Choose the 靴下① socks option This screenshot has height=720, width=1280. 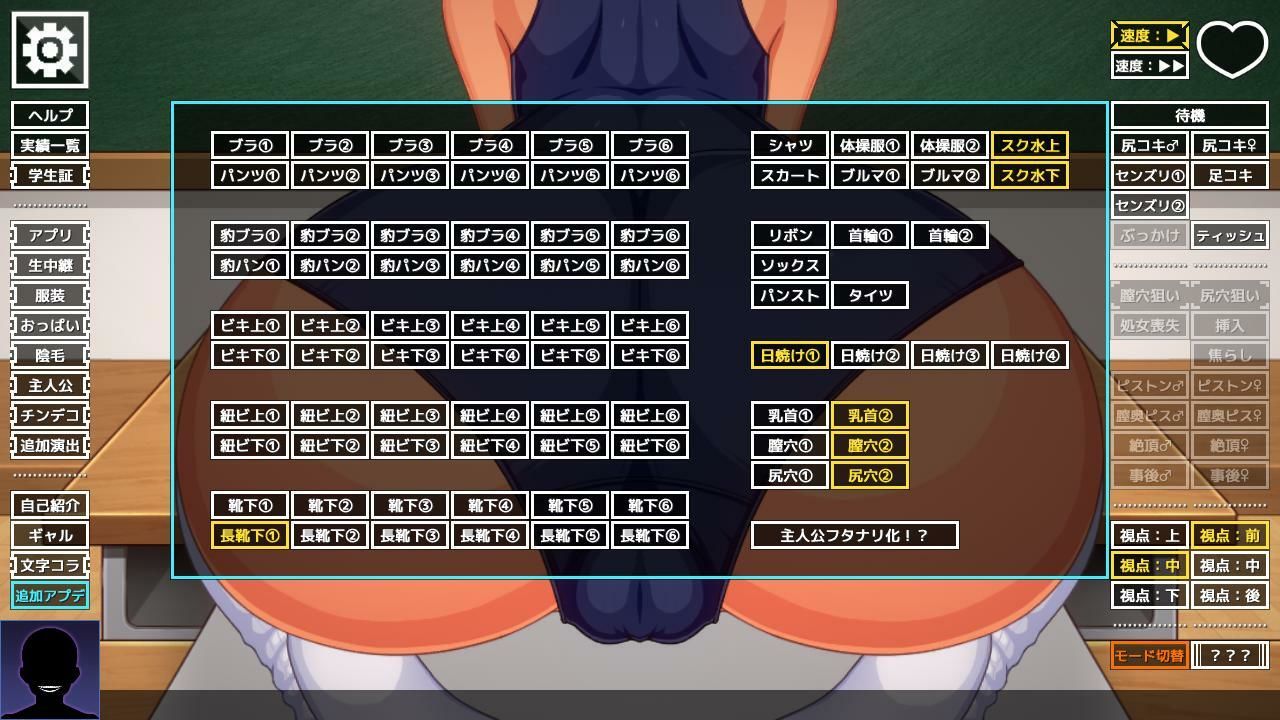(x=250, y=505)
